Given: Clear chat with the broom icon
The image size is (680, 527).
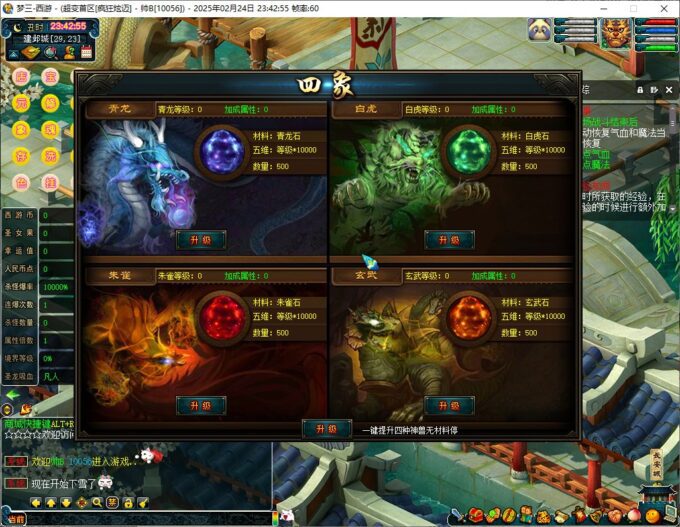Looking at the screenshot, I should (x=143, y=502).
